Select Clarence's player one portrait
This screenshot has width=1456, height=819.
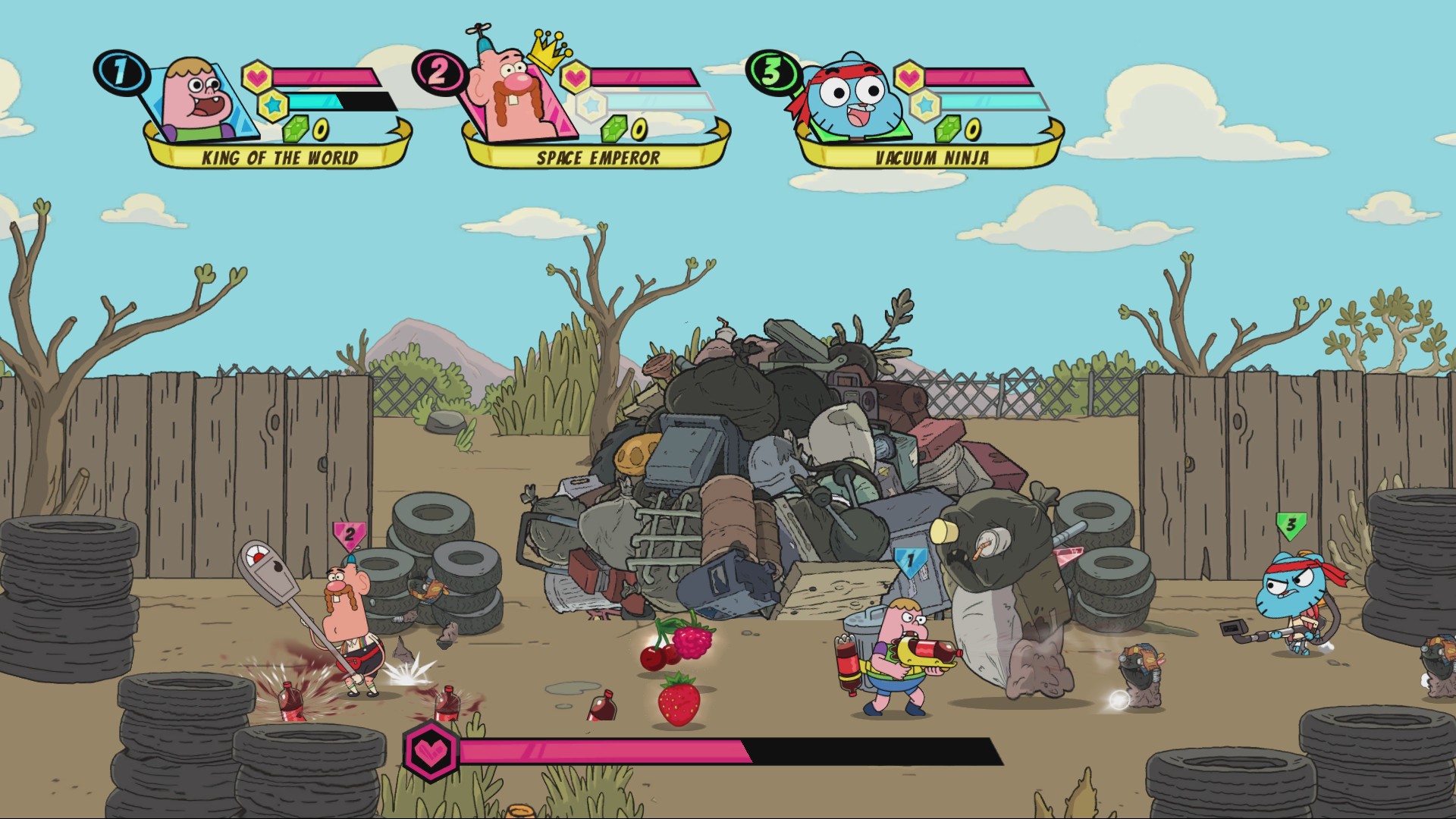[199, 100]
